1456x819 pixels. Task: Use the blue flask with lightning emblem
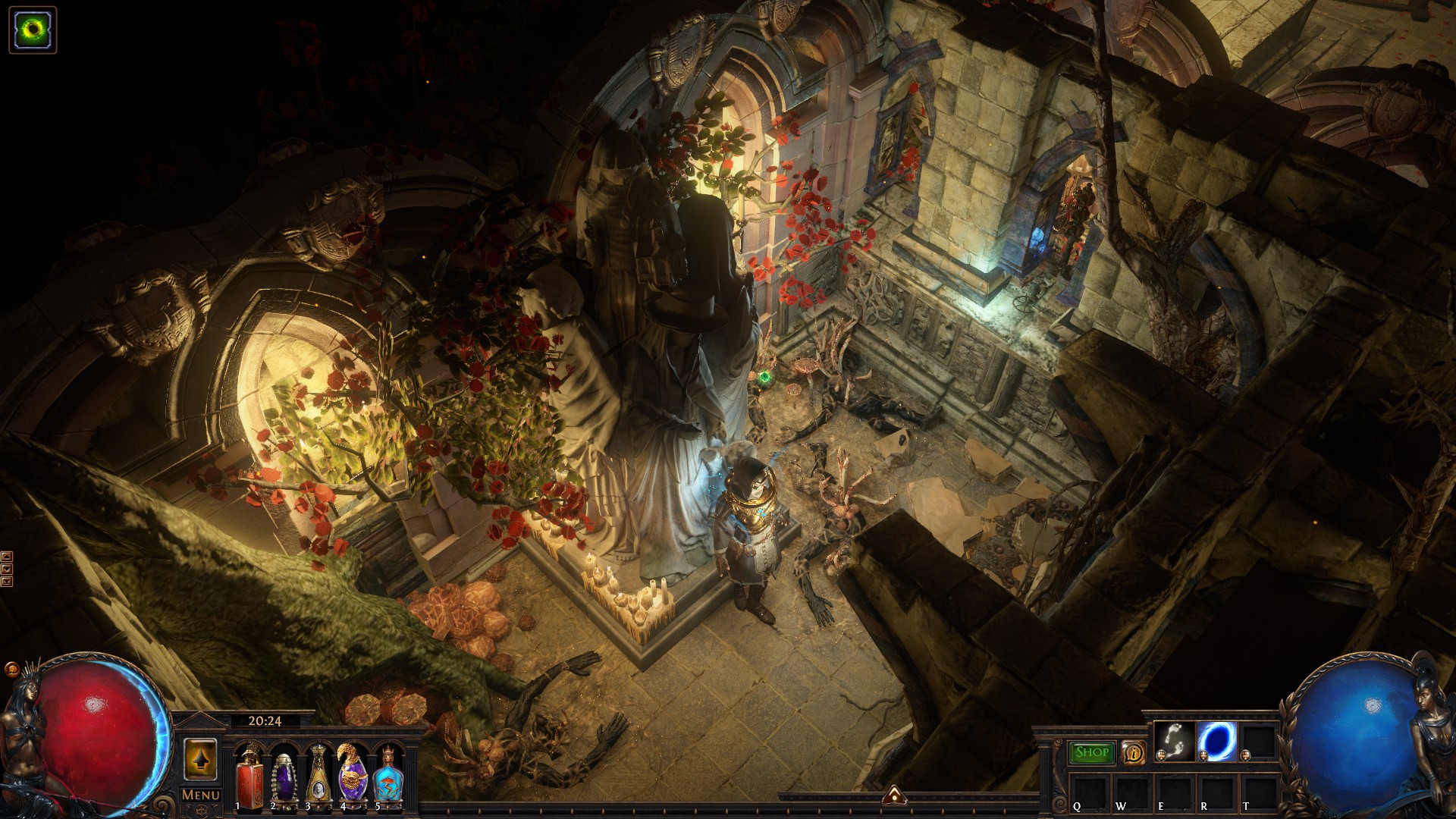point(387,775)
